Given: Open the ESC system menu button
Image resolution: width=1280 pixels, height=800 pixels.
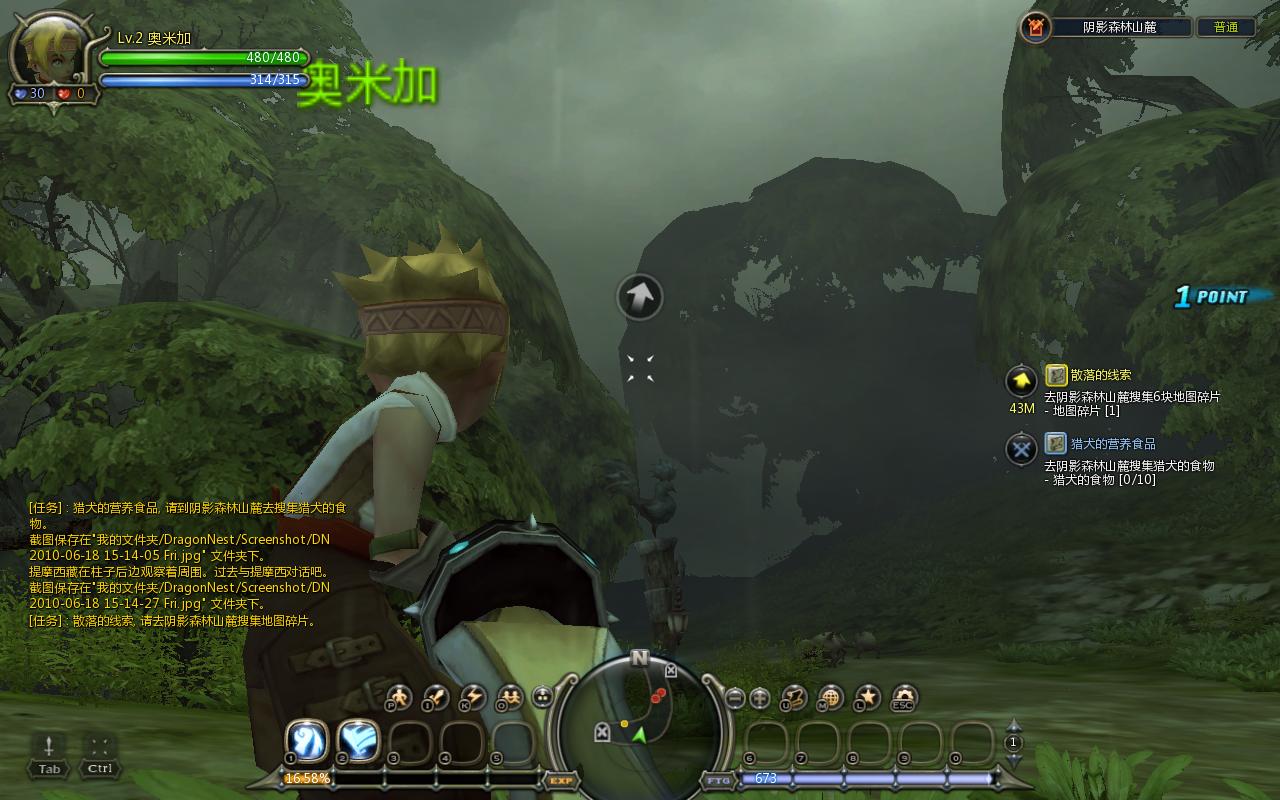Looking at the screenshot, I should tap(904, 697).
